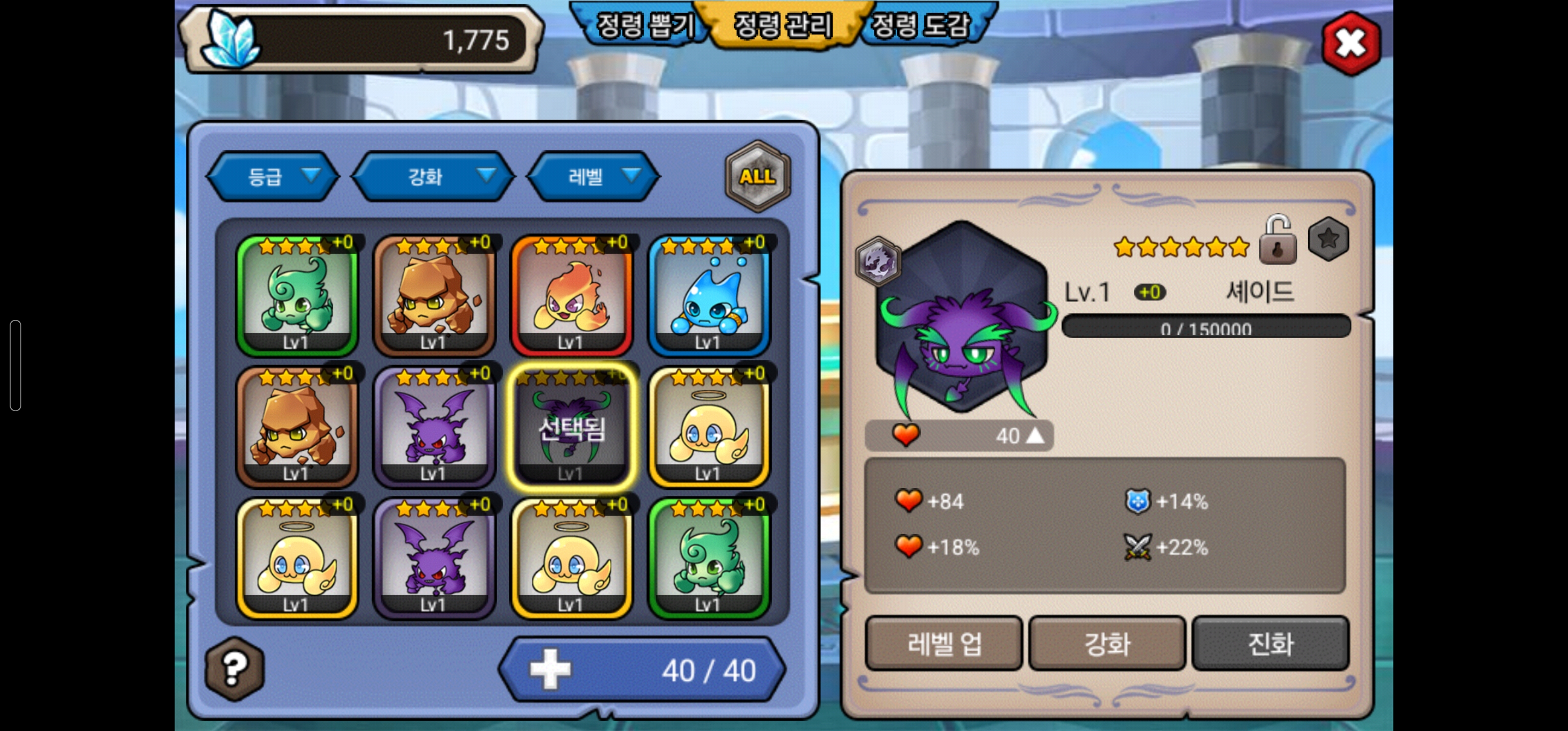Switch to the 정령 뽑기 tab
This screenshot has width=1568, height=731.
click(643, 24)
